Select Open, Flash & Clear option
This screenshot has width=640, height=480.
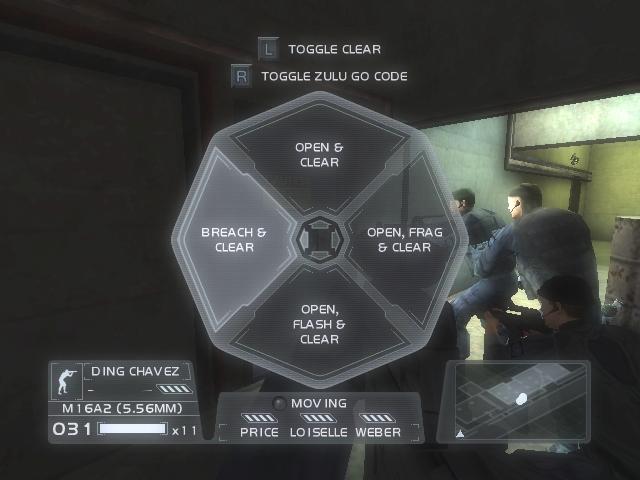tap(320, 325)
